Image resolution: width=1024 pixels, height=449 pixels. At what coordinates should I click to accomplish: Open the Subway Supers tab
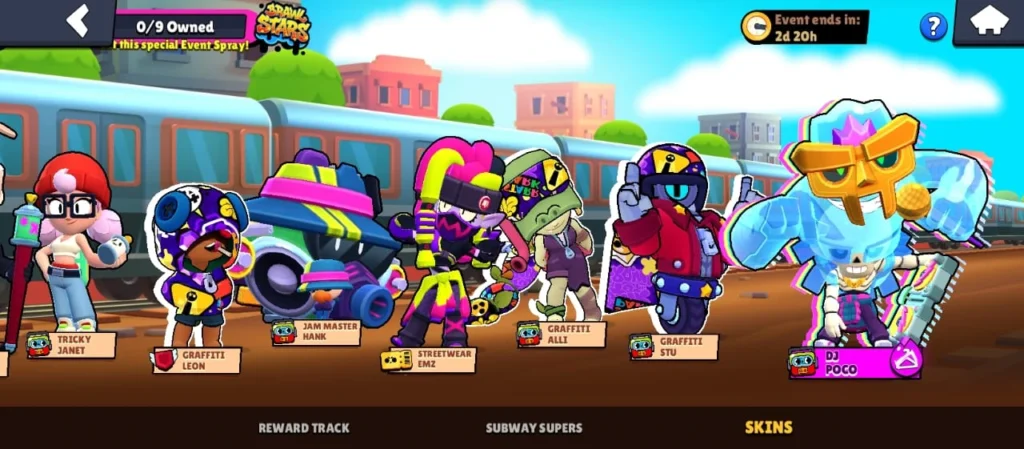click(534, 428)
